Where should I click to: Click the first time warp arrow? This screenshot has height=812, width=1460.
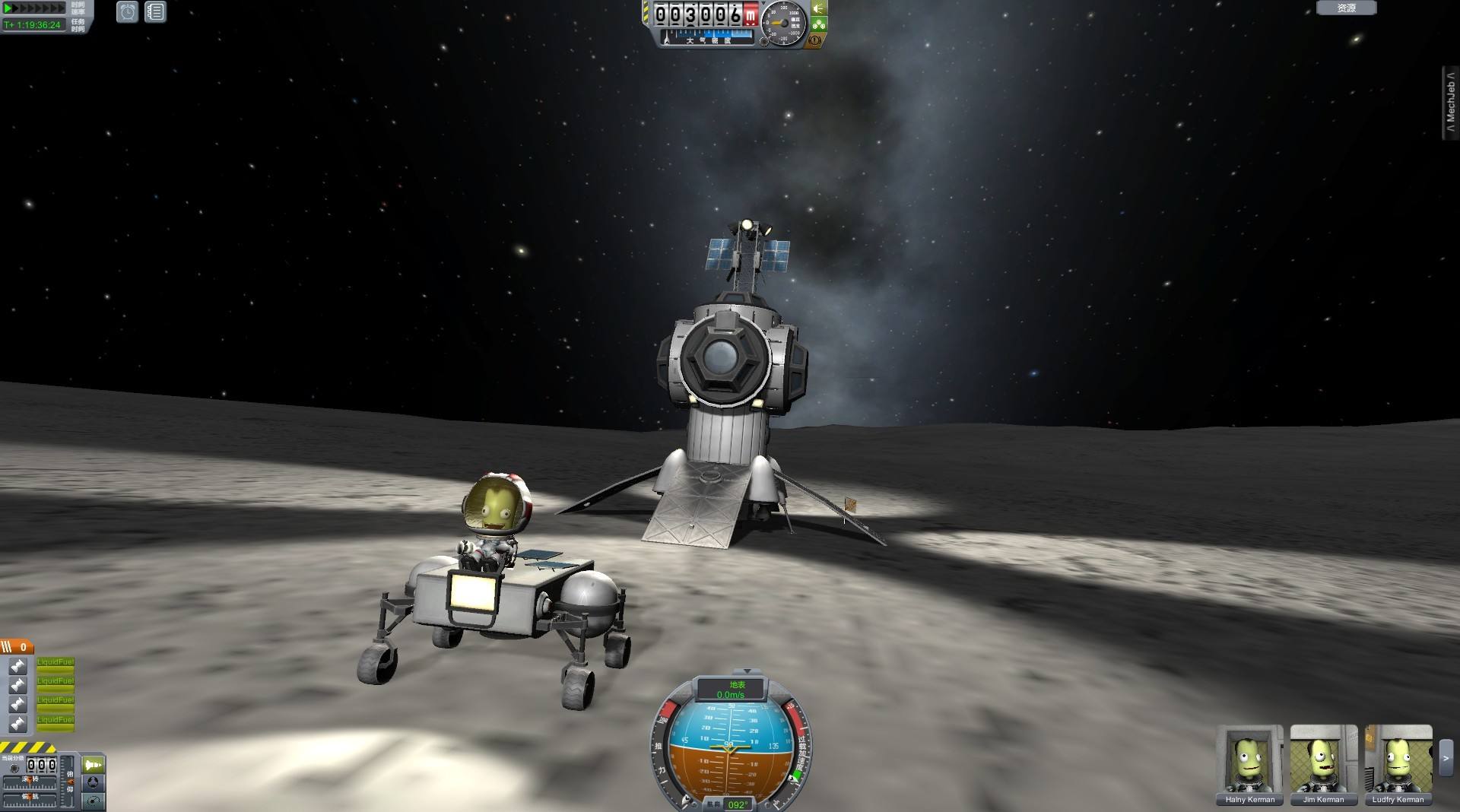click(x=9, y=8)
